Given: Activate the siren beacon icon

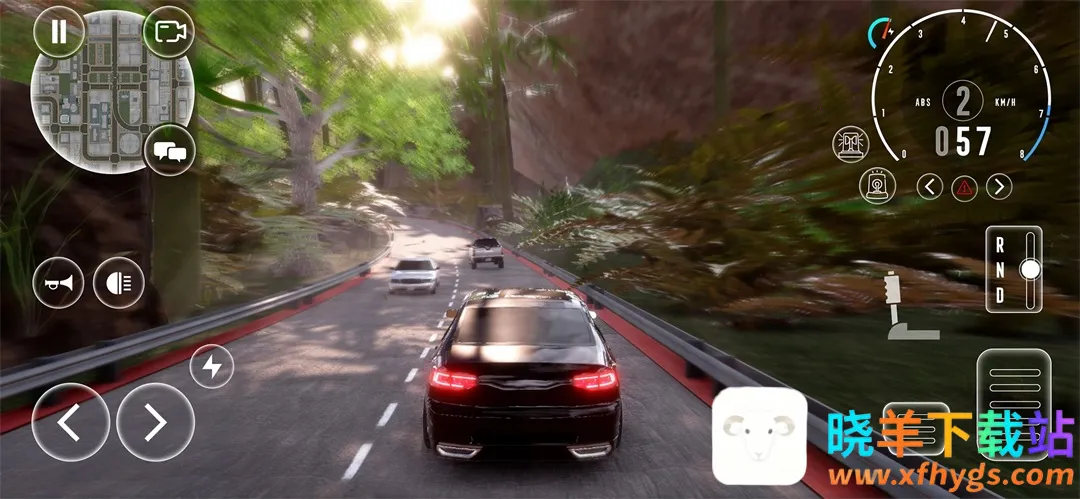Looking at the screenshot, I should (878, 187).
